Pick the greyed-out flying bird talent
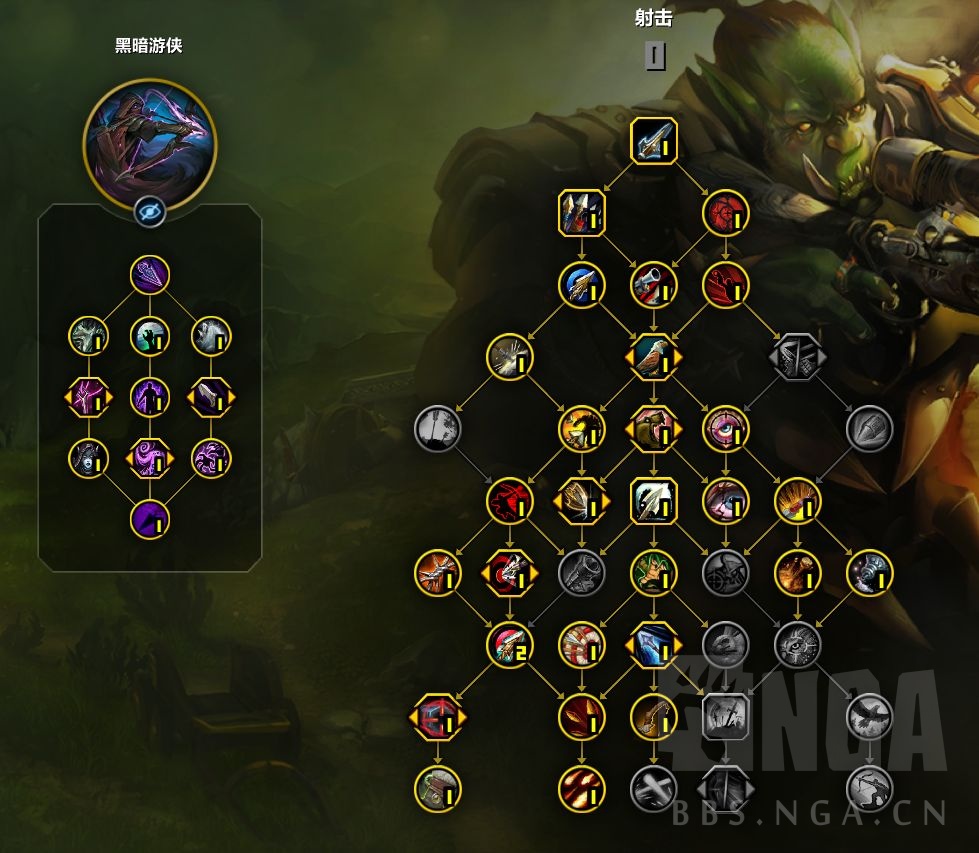The width and height of the screenshot is (979, 853). pos(869,717)
